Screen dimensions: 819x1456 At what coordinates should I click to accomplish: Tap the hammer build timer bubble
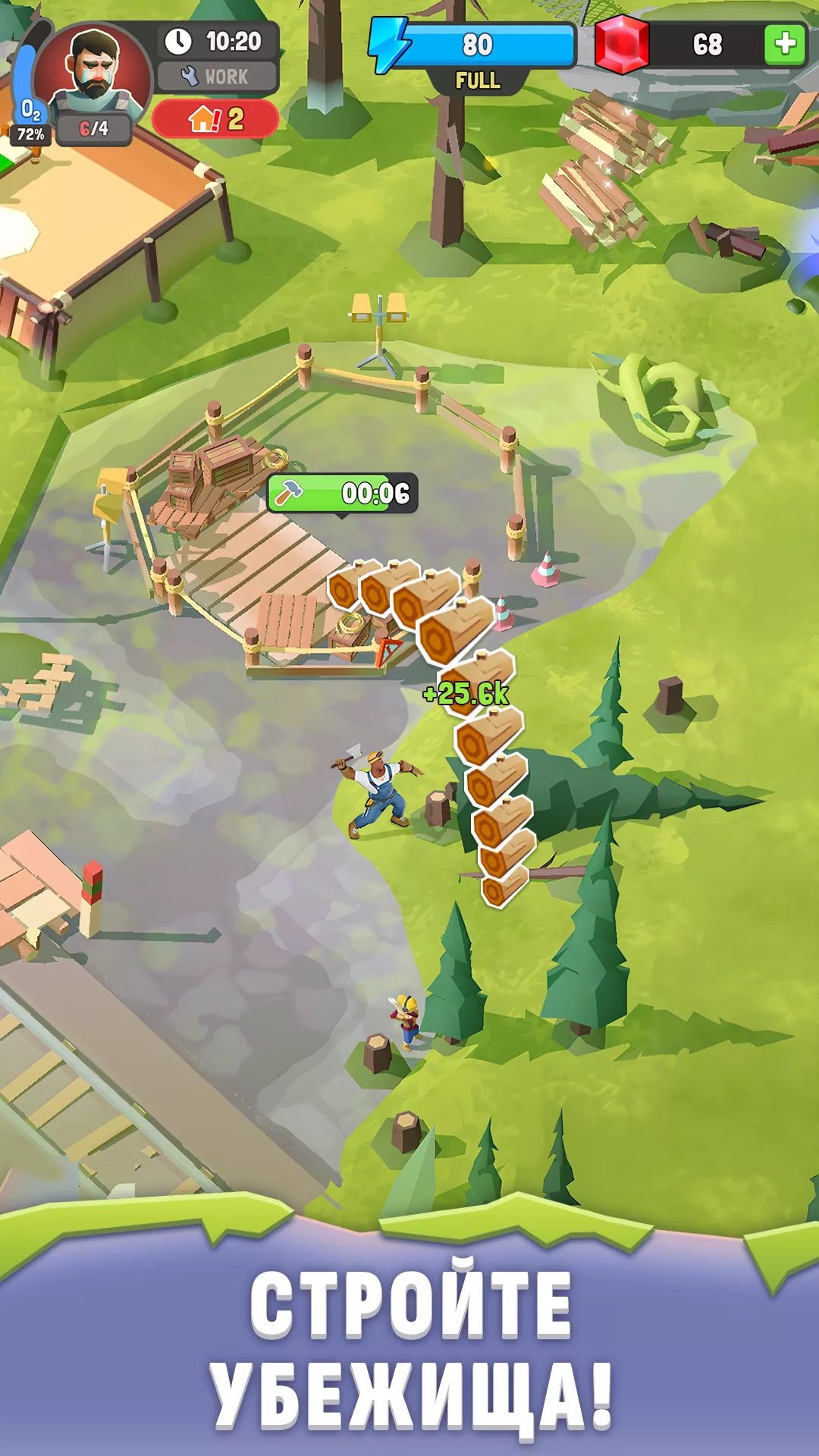coord(342,494)
